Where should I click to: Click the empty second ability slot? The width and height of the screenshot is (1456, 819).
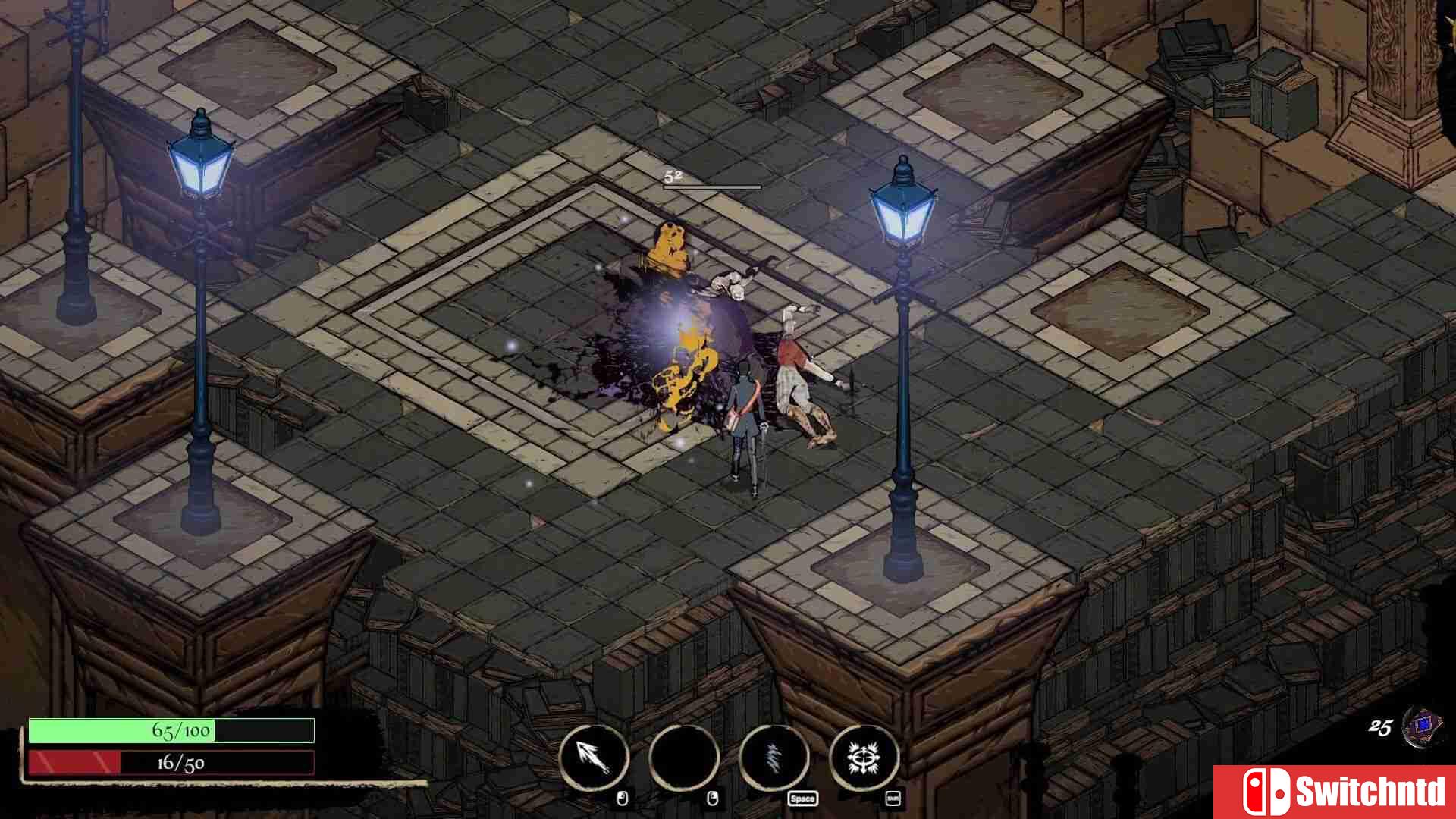tap(685, 758)
